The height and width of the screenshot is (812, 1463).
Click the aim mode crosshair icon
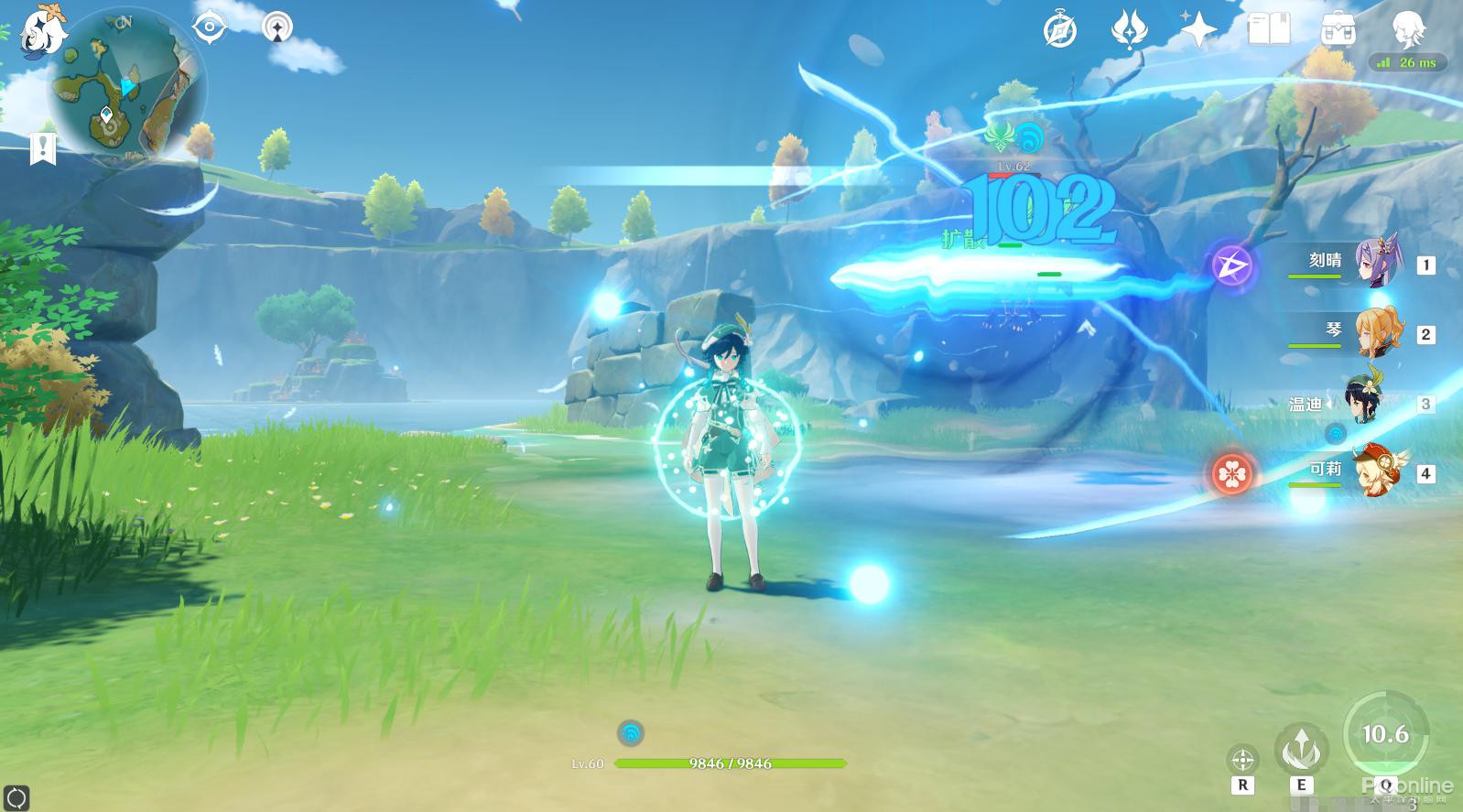[1242, 759]
